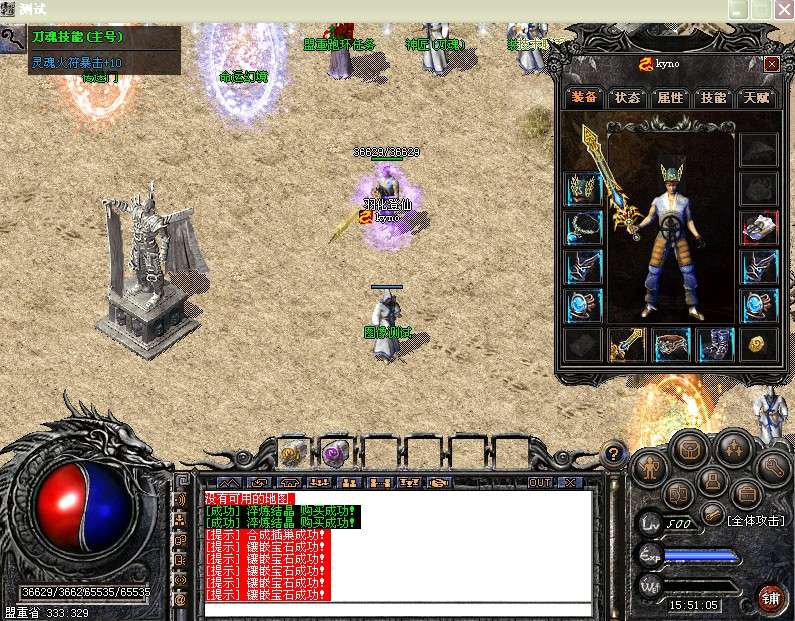This screenshot has height=621, width=795.
Task: Close the kyno character panel
Action: [x=771, y=64]
